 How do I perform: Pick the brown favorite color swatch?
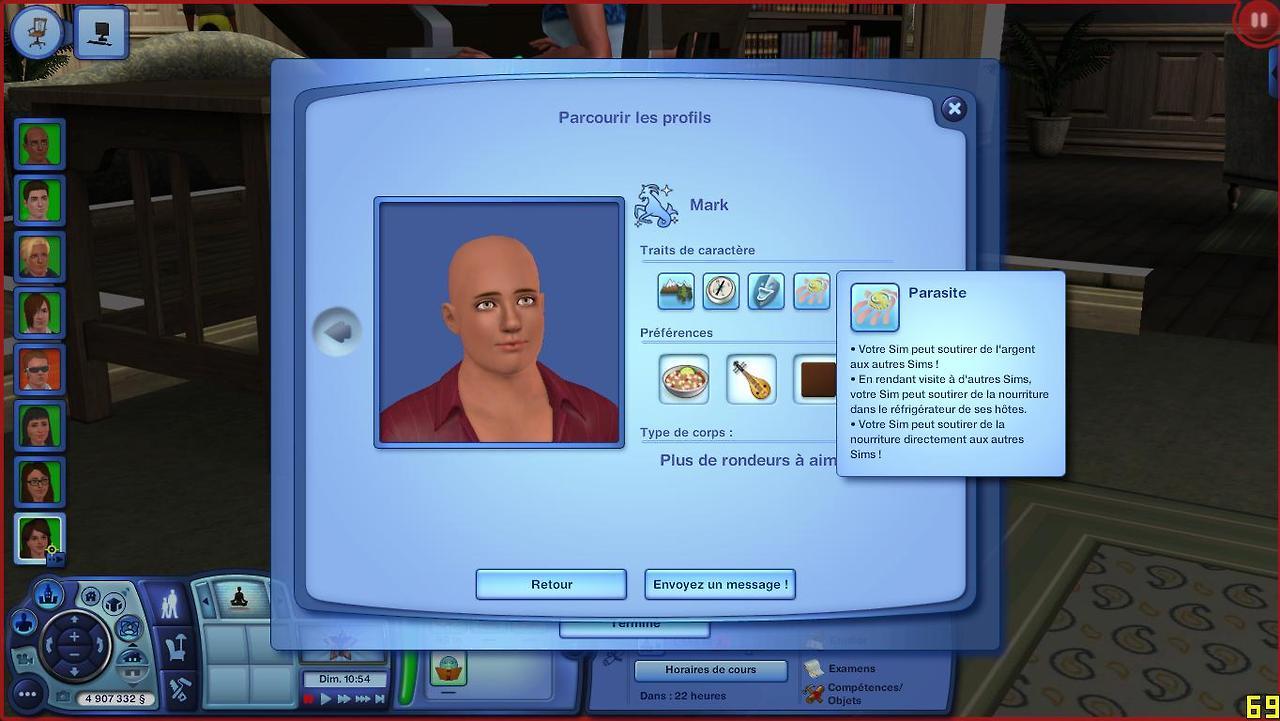[815, 379]
